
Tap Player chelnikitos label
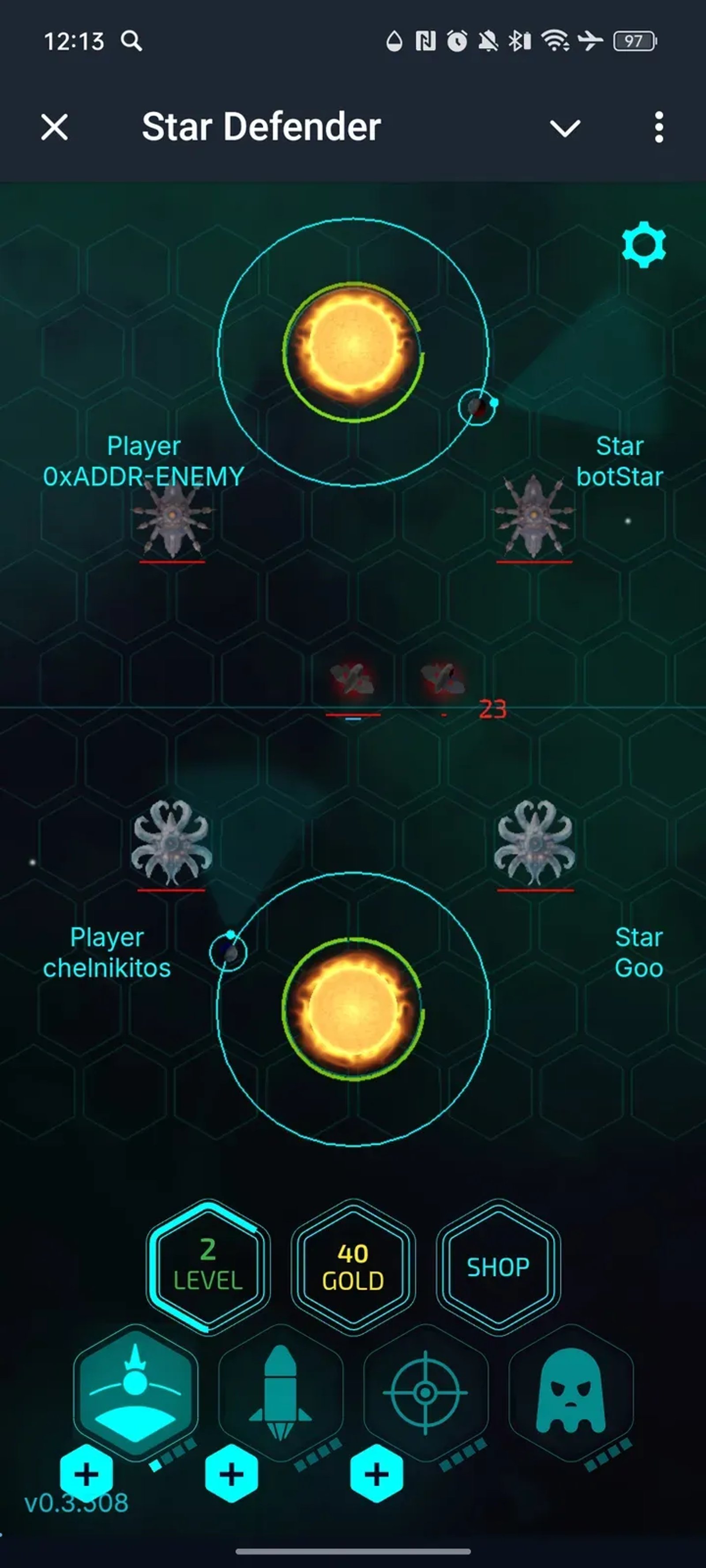click(x=108, y=952)
